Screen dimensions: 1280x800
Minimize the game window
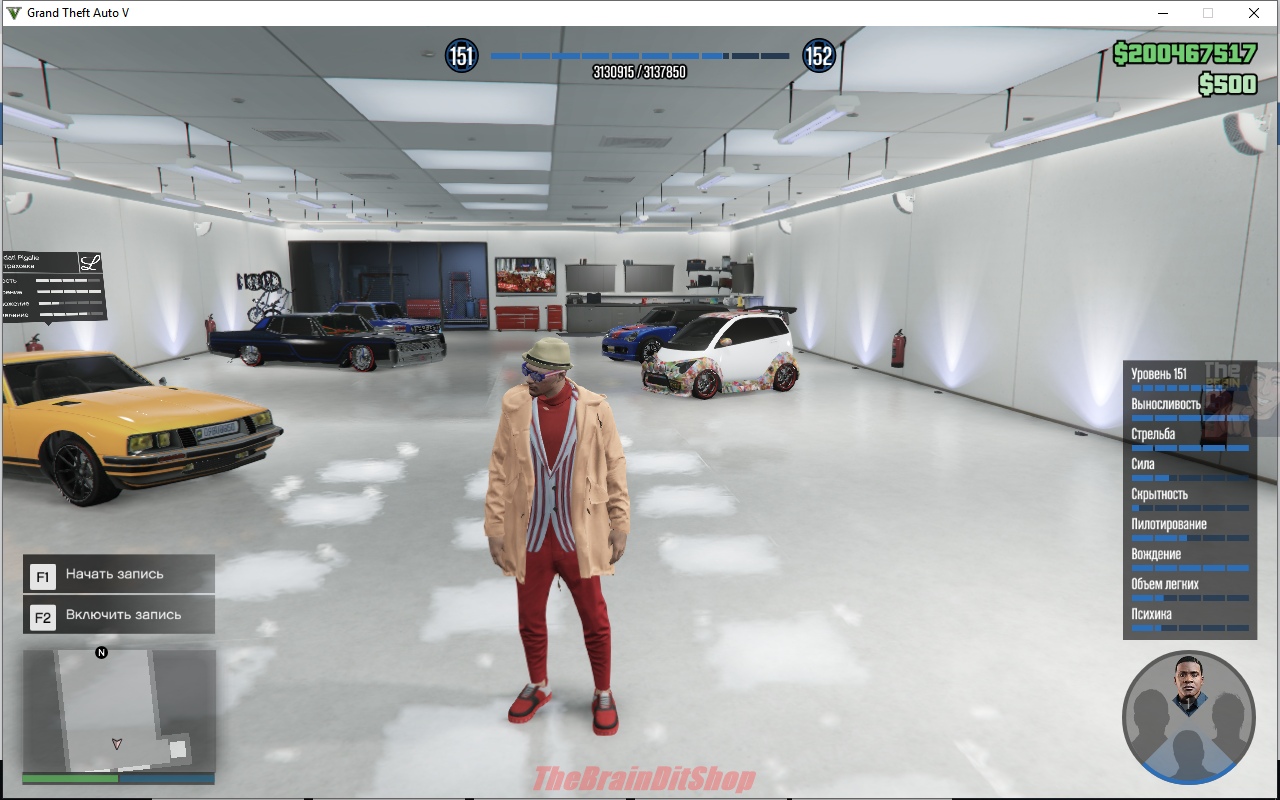1163,13
